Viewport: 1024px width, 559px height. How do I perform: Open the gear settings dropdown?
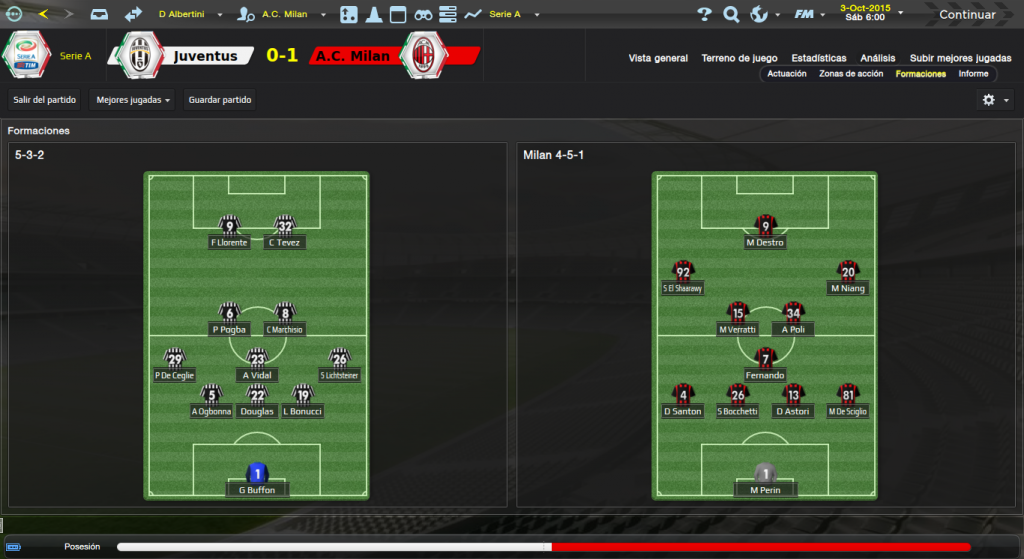[994, 100]
